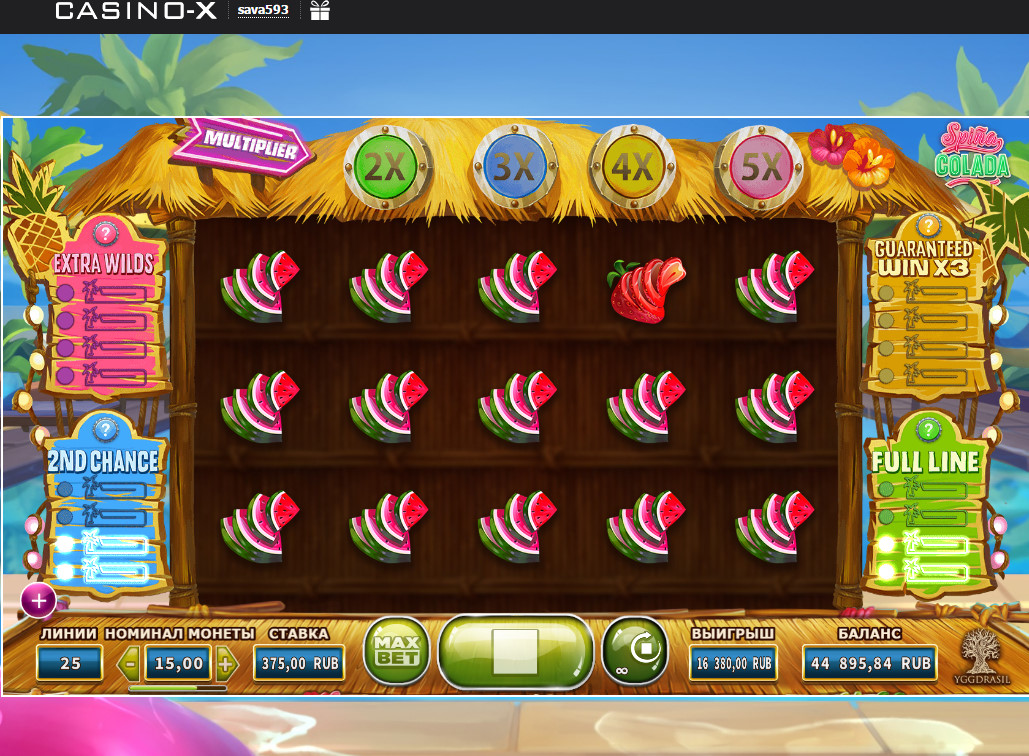Activate the autospin infinity button

pos(634,651)
